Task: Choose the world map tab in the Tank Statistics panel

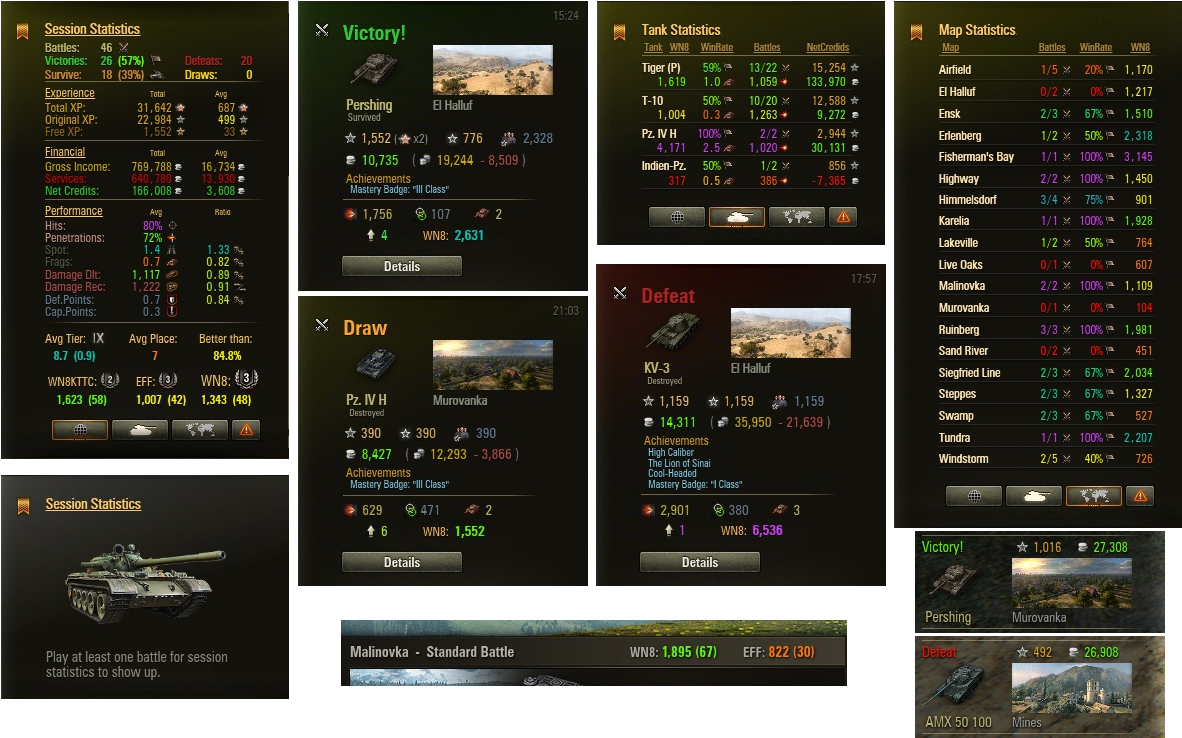Action: click(796, 217)
